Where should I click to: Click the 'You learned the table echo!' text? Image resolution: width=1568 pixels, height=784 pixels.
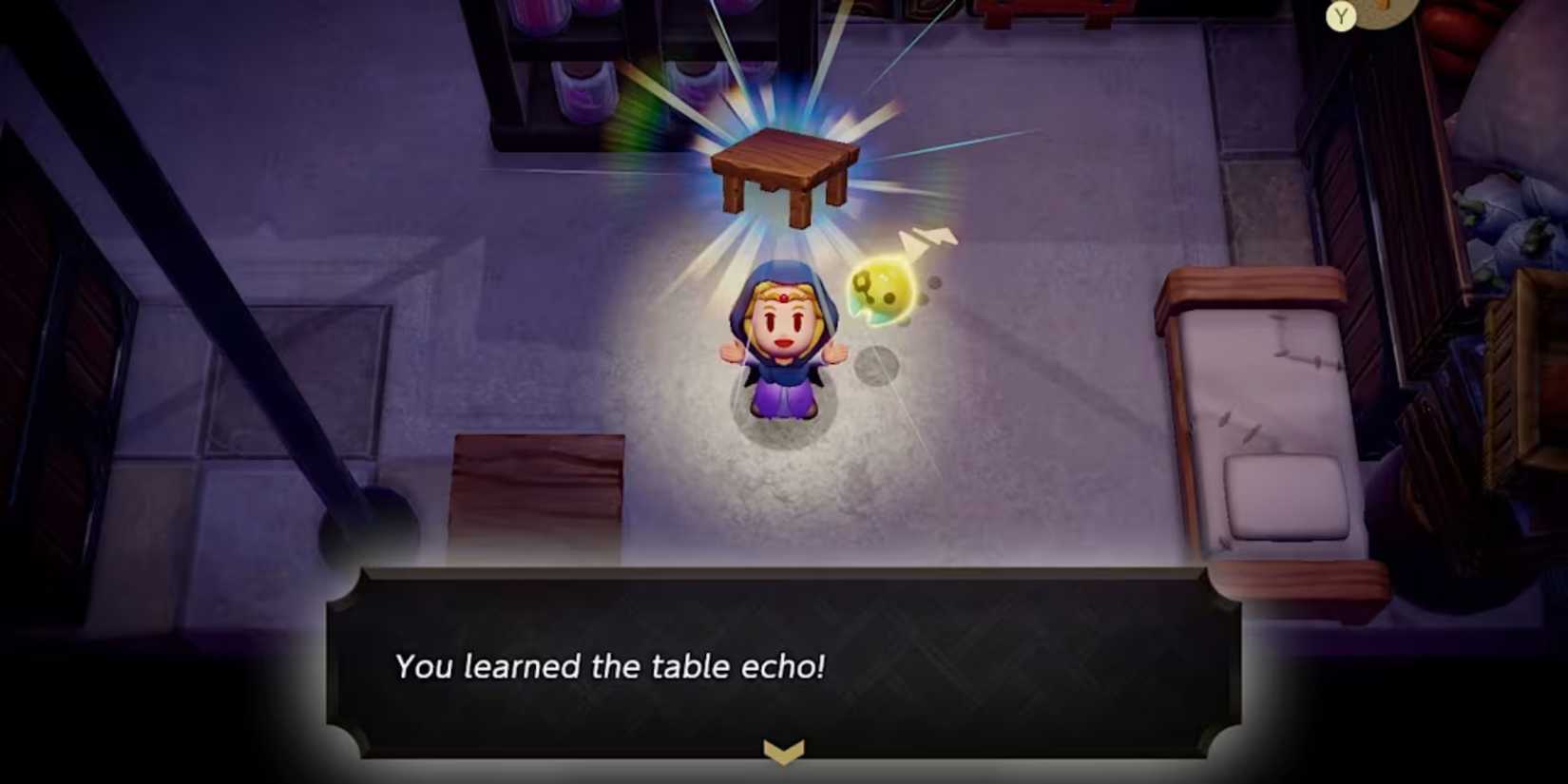(x=611, y=667)
